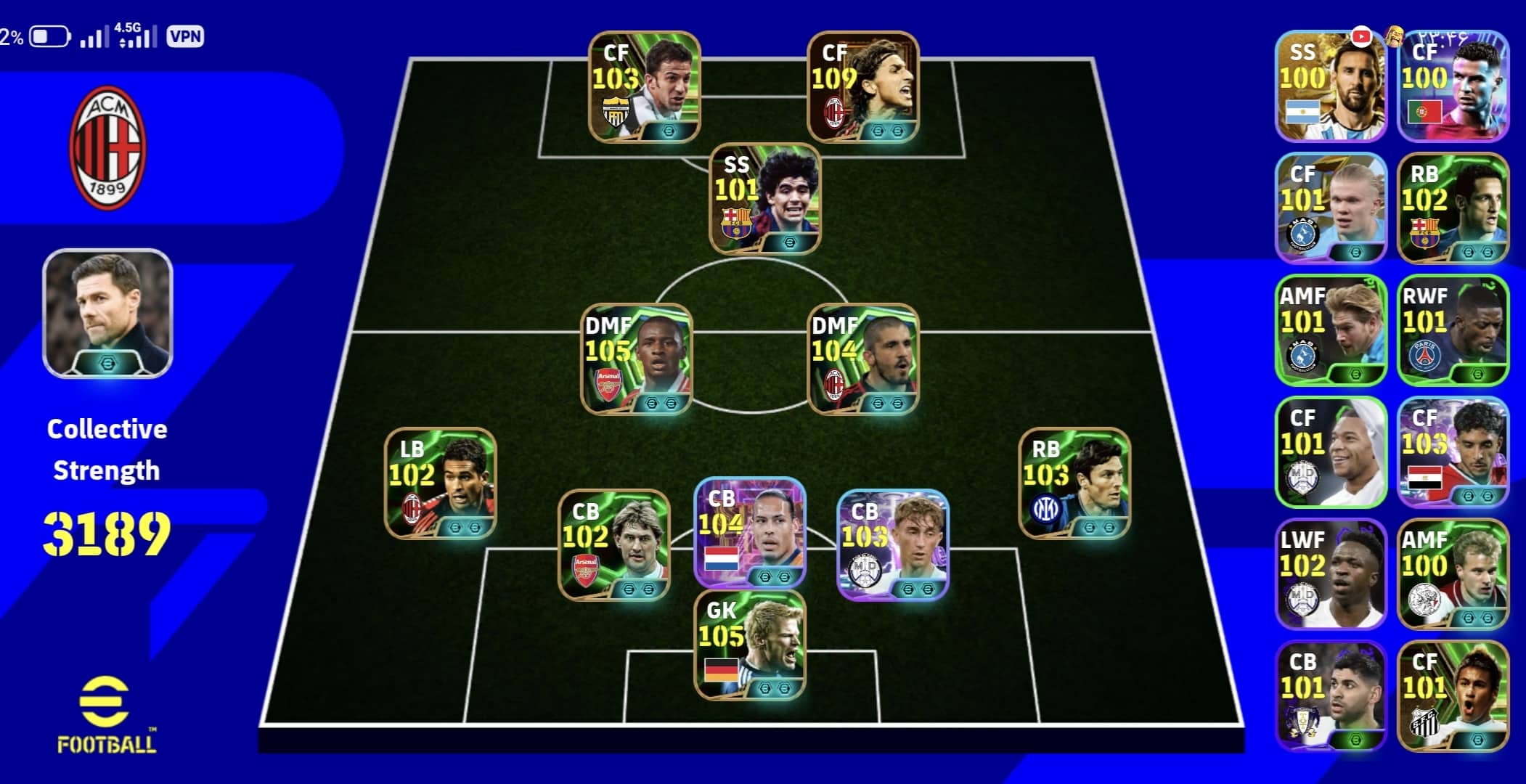Image resolution: width=1526 pixels, height=784 pixels.
Task: Choose the CF 103 forward card
Action: (x=644, y=86)
